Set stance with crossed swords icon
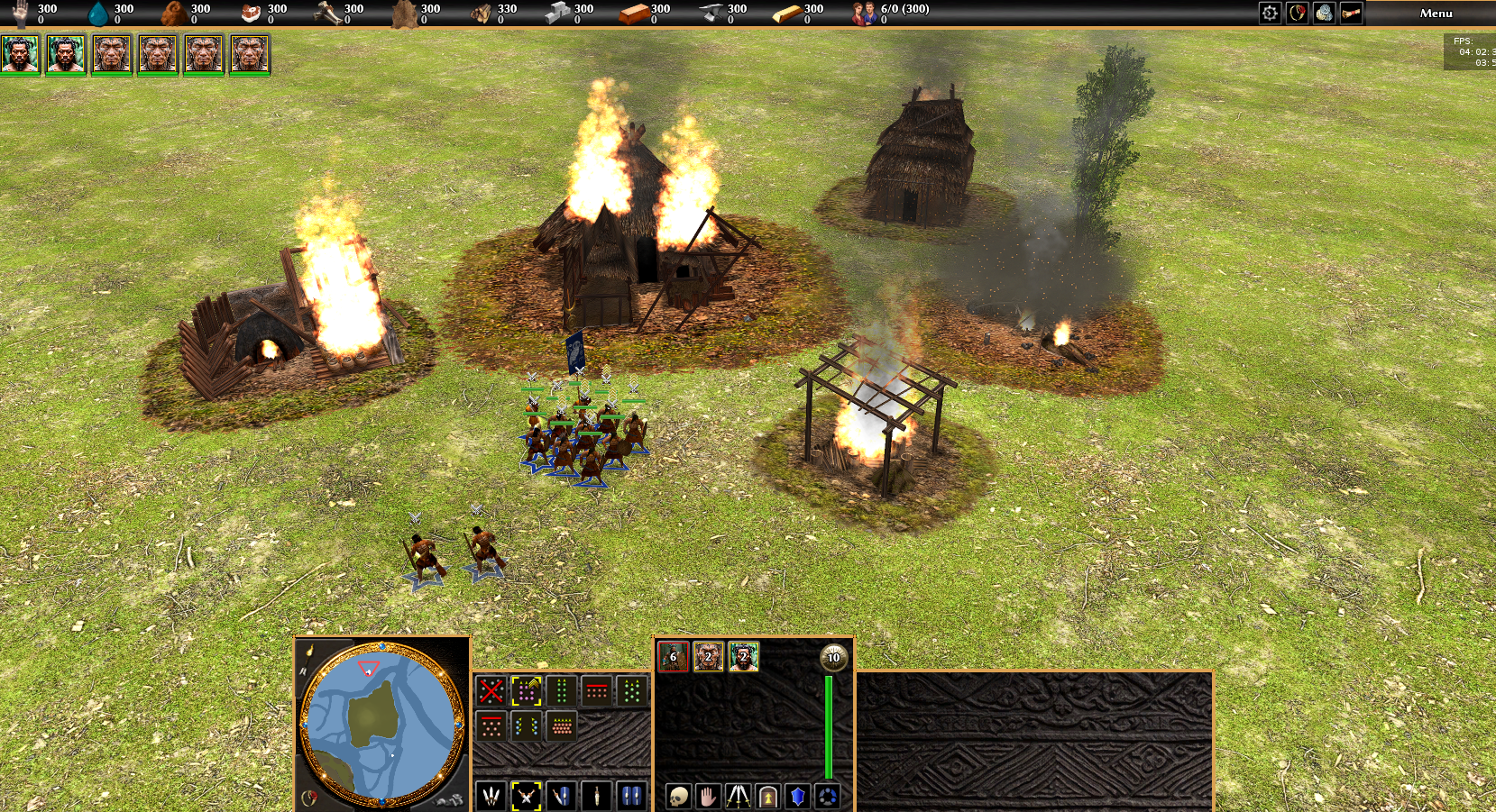The image size is (1496, 812). click(x=527, y=796)
